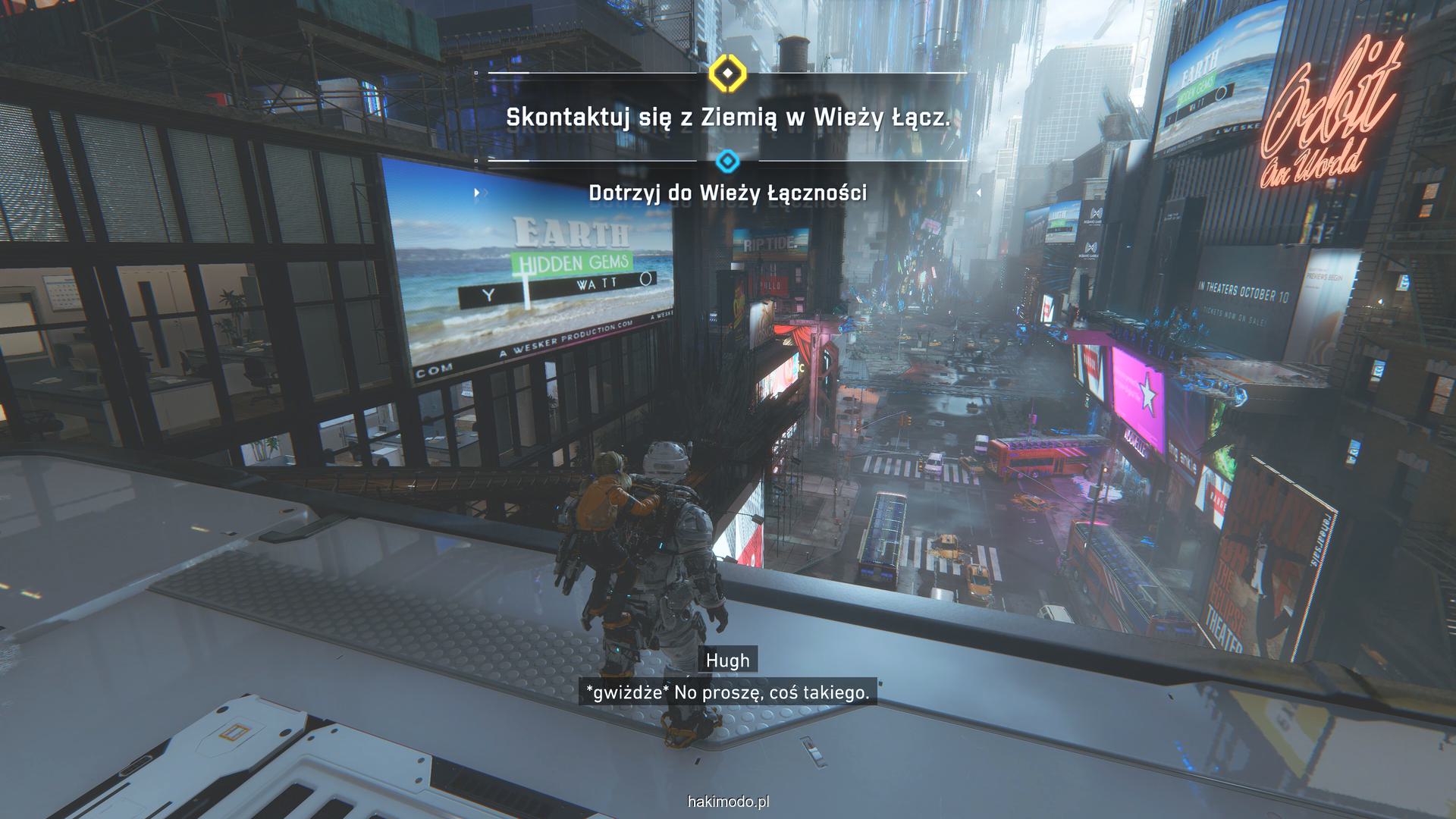Viewport: 1456px width, 819px height.
Task: Select the sub-objective Dotrzyj do Wieży Łączności
Action: pos(727,193)
